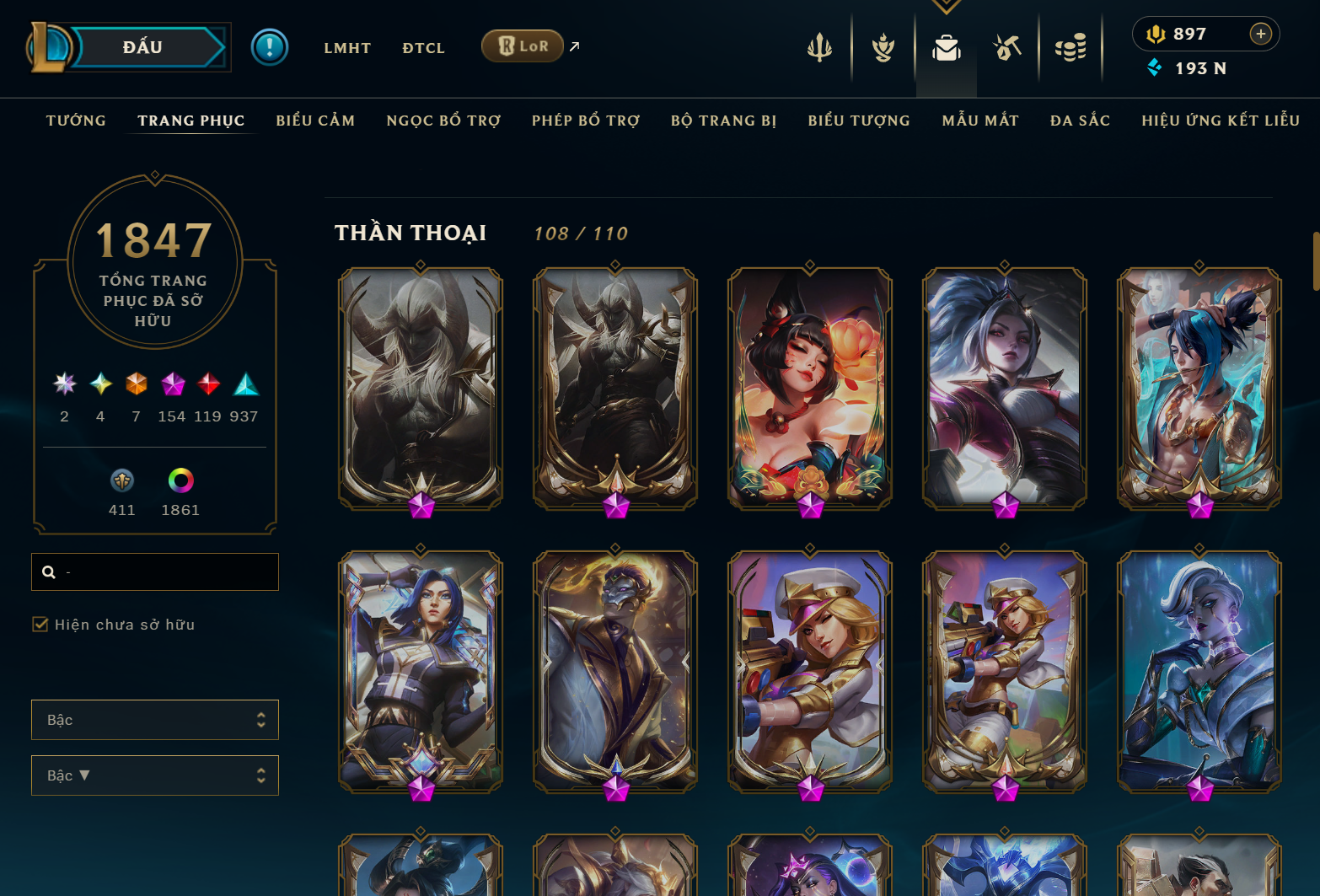This screenshot has height=896, width=1320.
Task: Open the loot hammer crafting icon
Action: pyautogui.click(x=1007, y=48)
